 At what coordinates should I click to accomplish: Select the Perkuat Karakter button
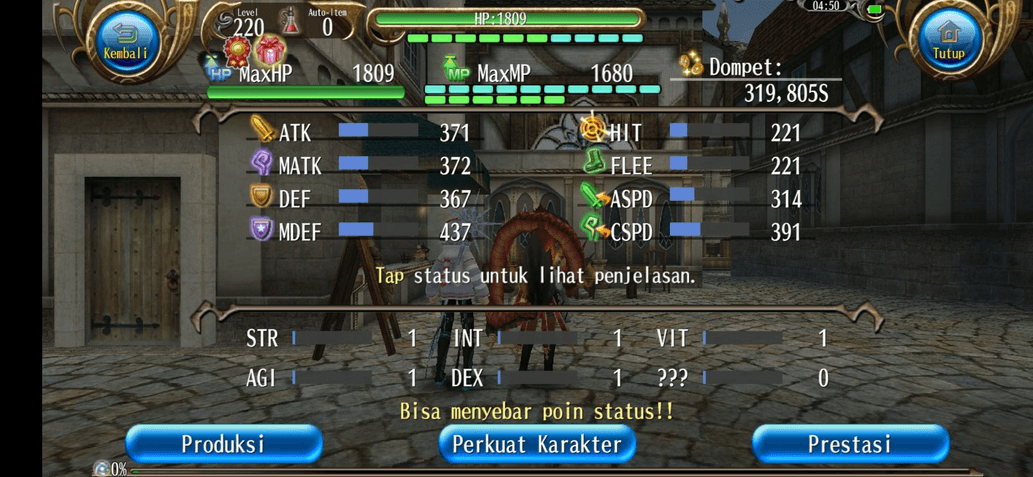pyautogui.click(x=537, y=444)
